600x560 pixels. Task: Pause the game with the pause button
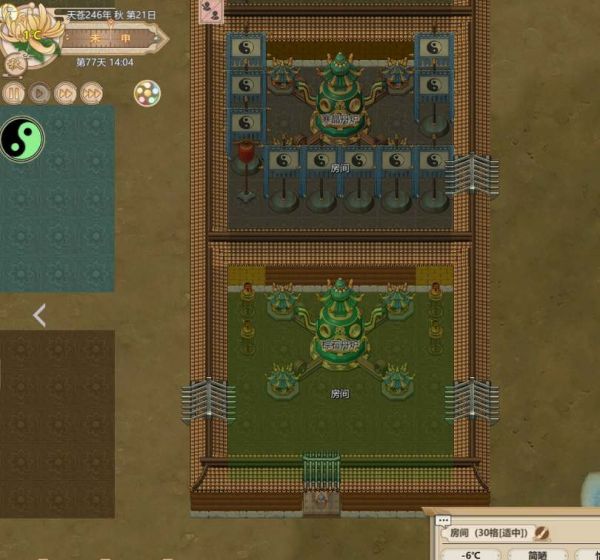(x=13, y=93)
